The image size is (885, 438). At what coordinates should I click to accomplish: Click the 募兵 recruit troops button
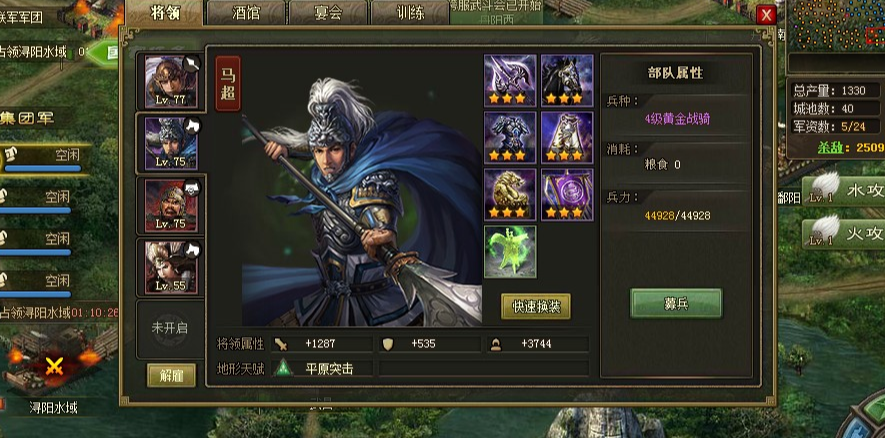675,302
